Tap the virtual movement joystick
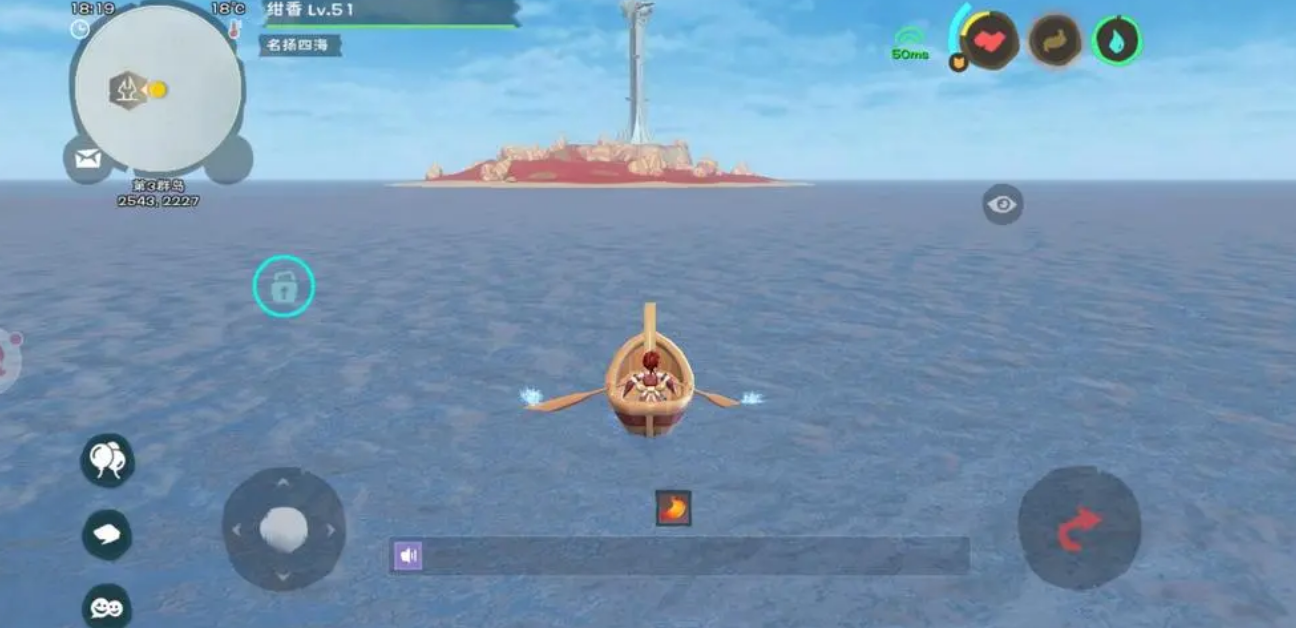The width and height of the screenshot is (1296, 628). pyautogui.click(x=284, y=529)
